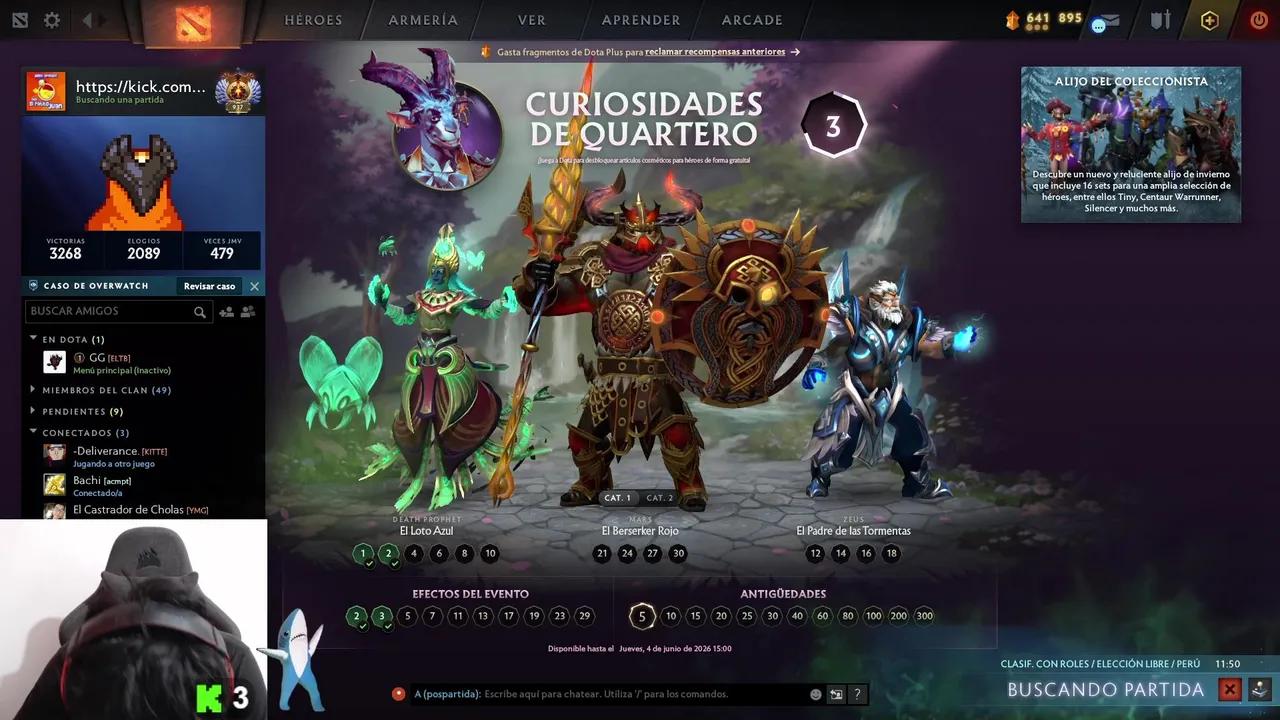This screenshot has width=1280, height=720.
Task: Select reward node 21 for El Berserker Rojo
Action: [x=601, y=553]
